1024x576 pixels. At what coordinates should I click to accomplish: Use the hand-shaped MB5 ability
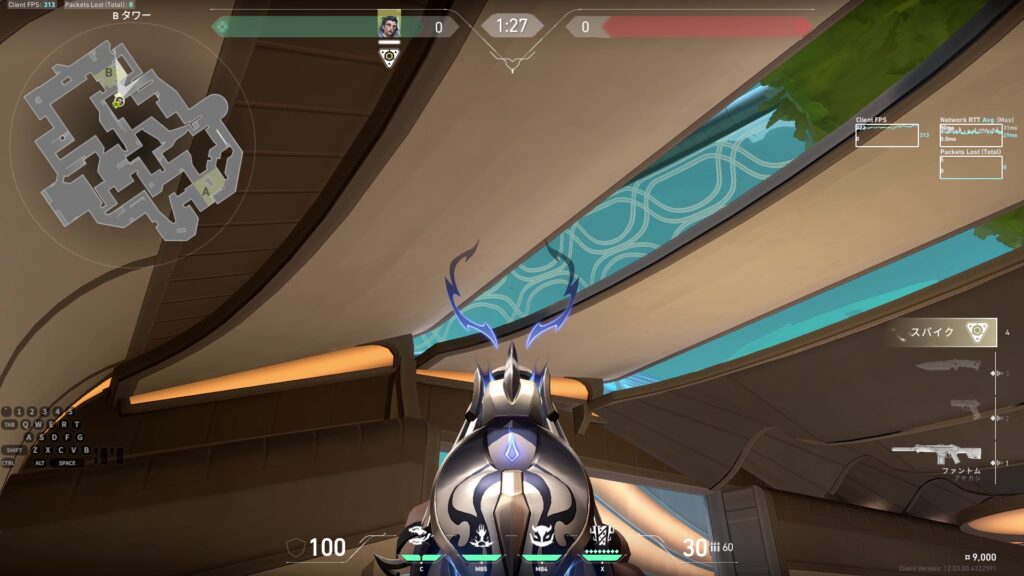(481, 536)
